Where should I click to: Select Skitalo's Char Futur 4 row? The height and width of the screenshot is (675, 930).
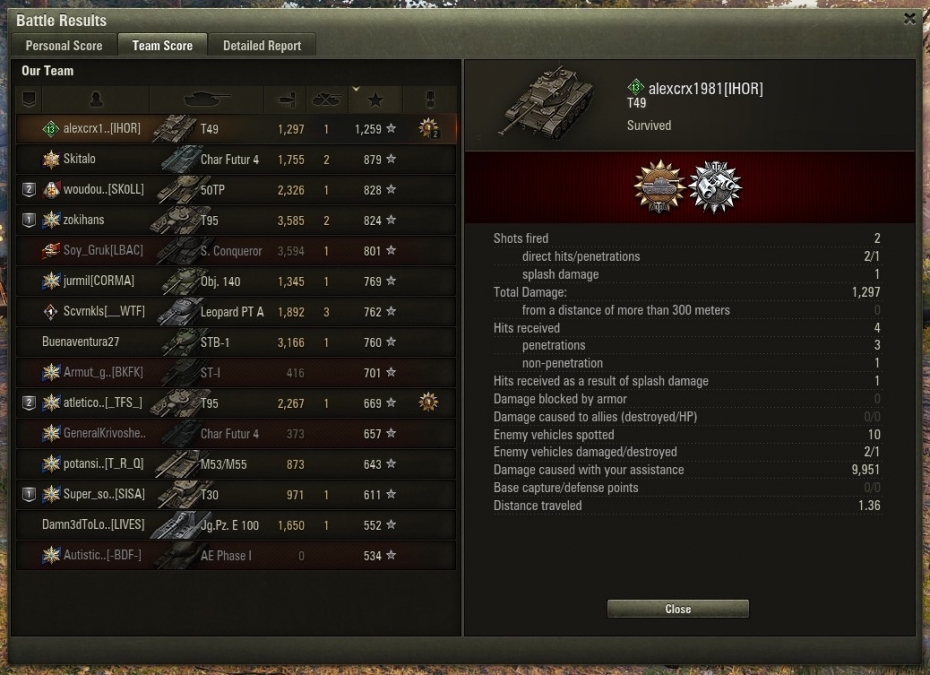(x=236, y=159)
